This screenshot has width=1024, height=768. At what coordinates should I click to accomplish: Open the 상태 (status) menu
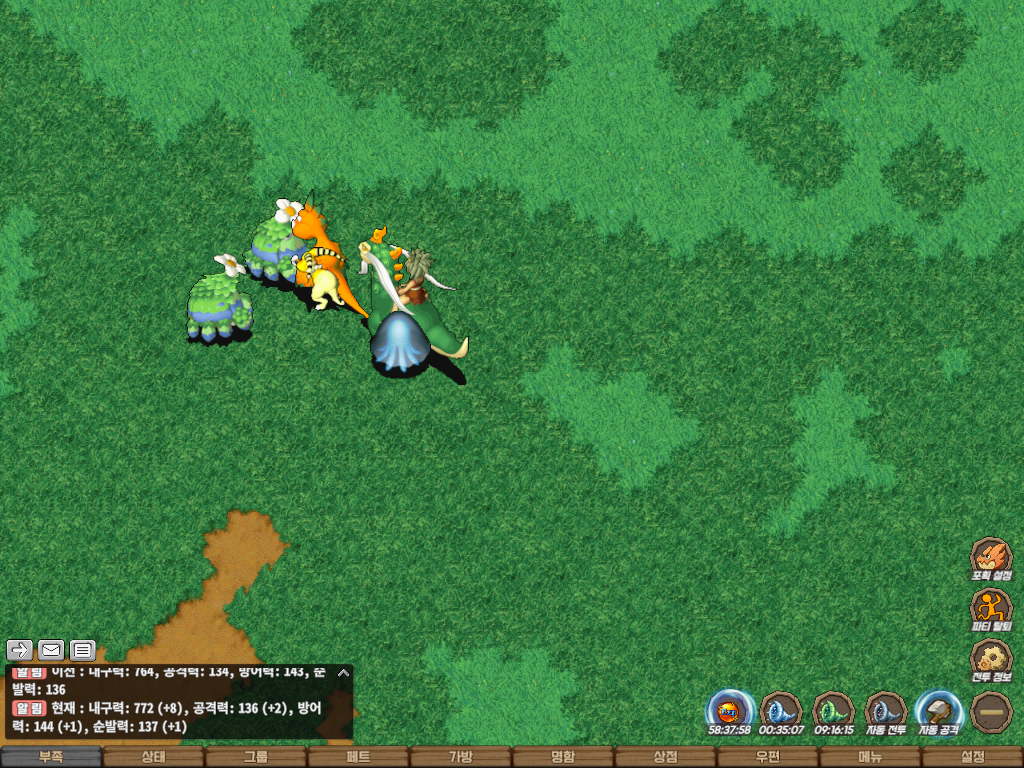pyautogui.click(x=153, y=757)
